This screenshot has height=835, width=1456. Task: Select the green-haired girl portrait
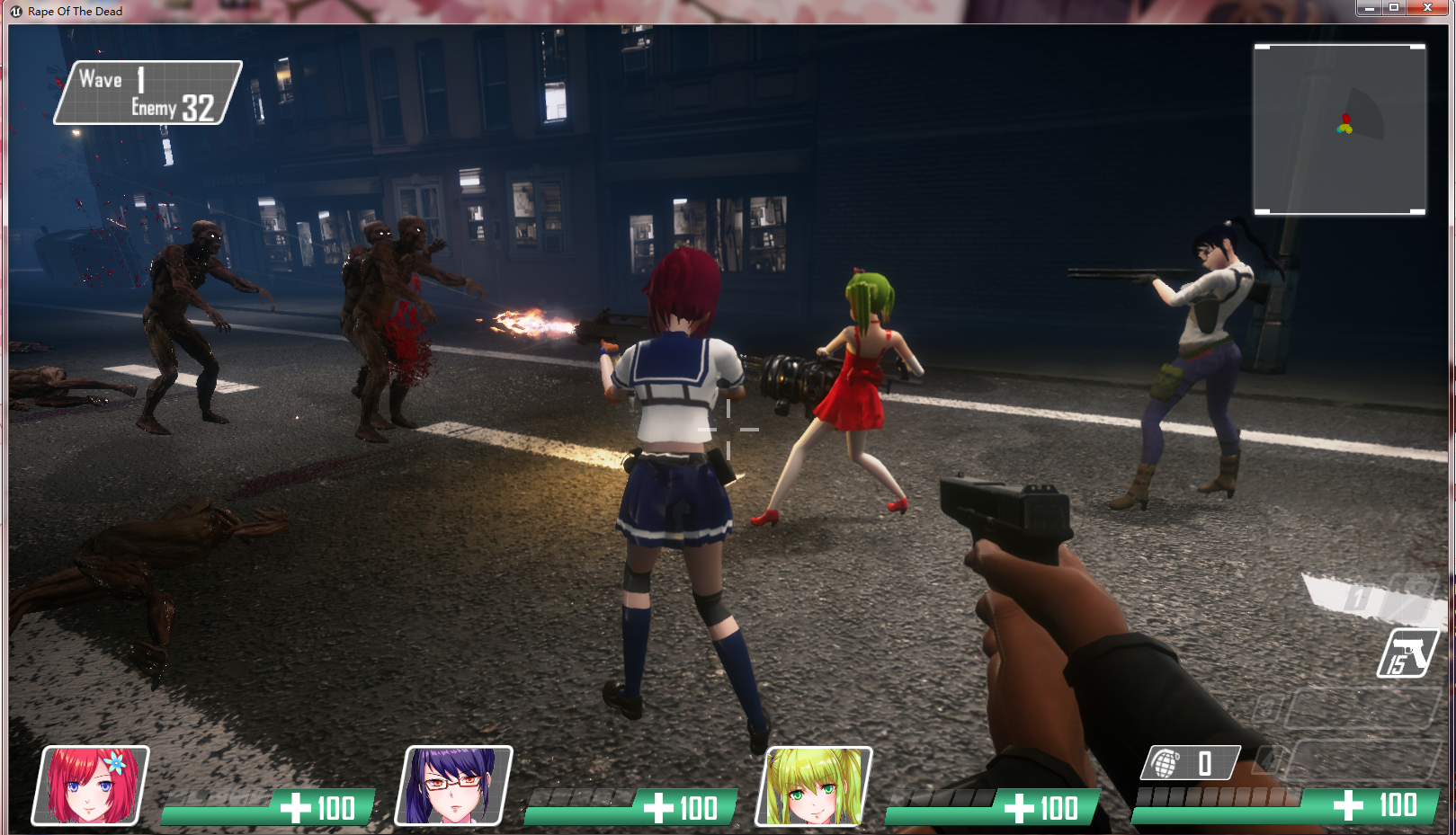coord(814,786)
